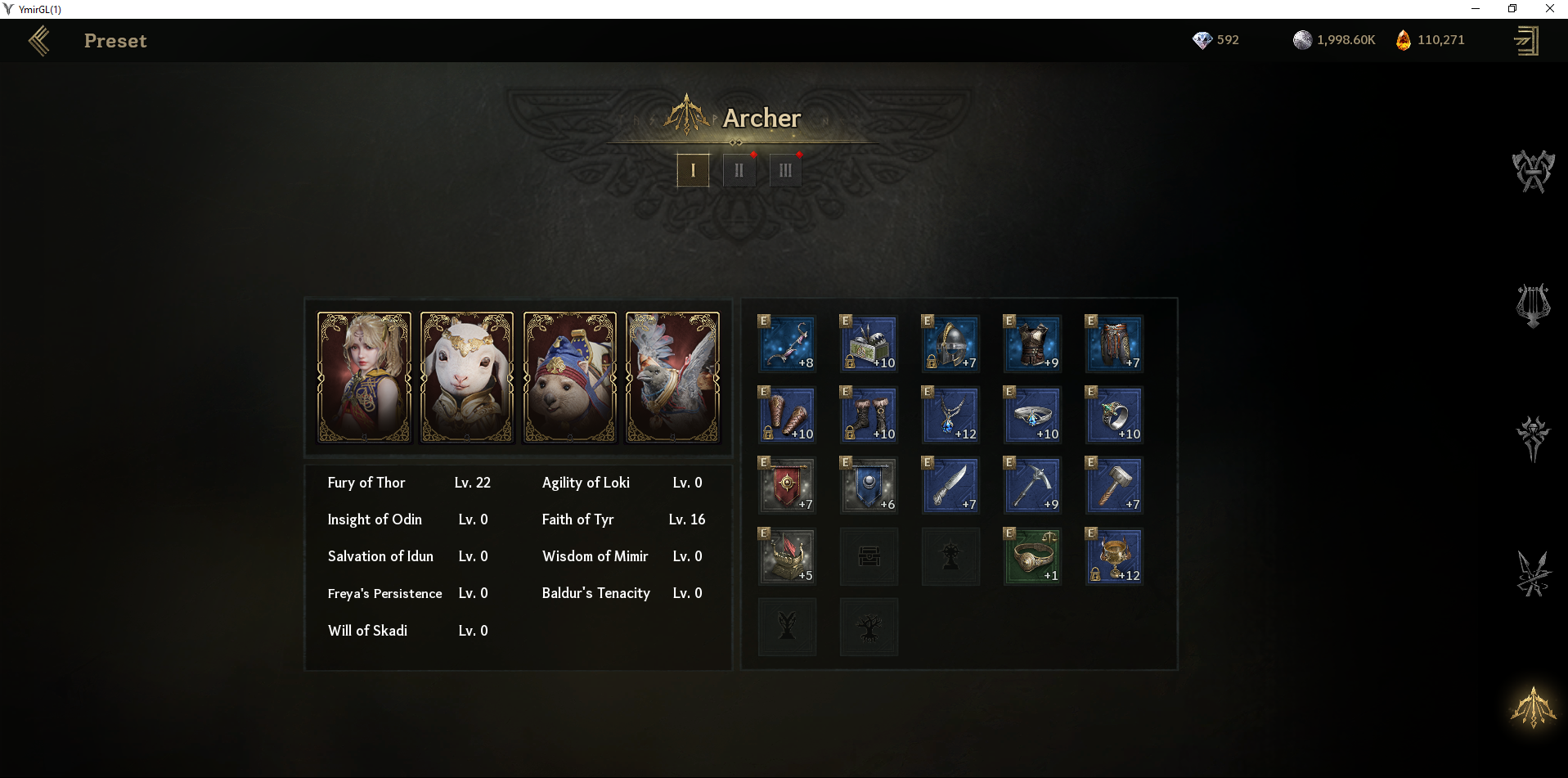
Task: Open the side menu icon at top right
Action: coord(1526,41)
